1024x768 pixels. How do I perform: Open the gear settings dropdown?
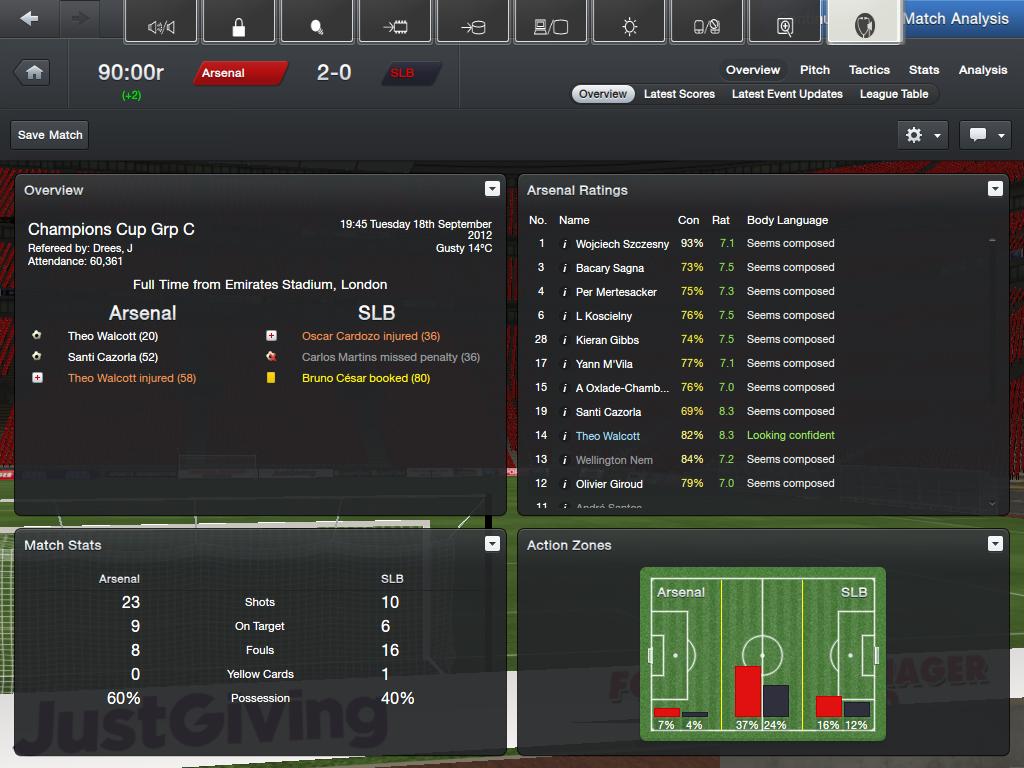(x=922, y=135)
